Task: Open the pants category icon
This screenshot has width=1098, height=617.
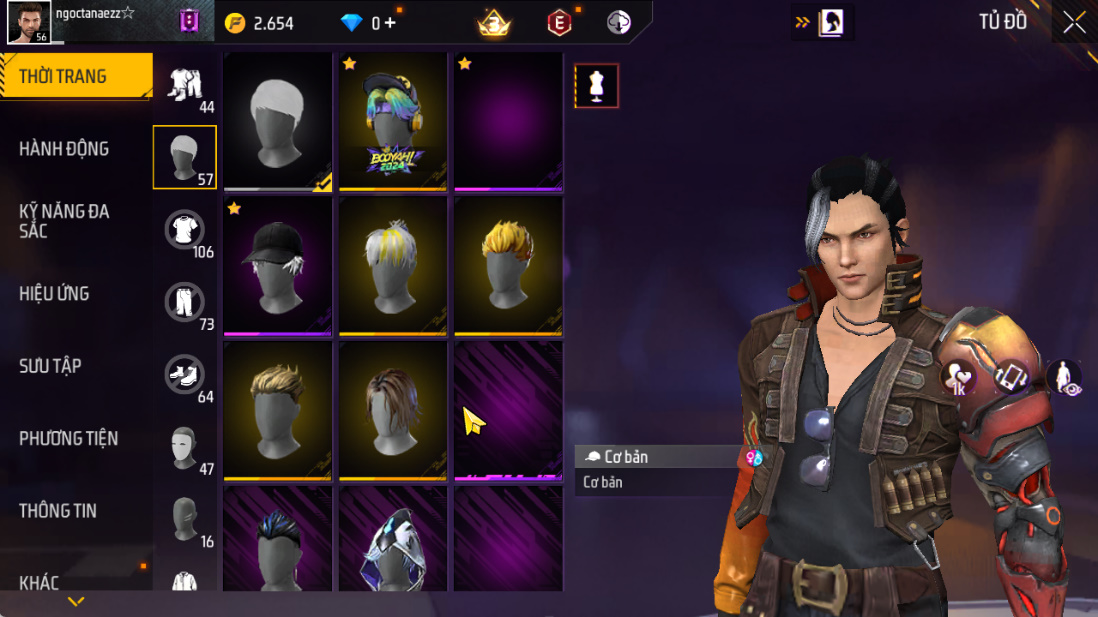Action: tap(184, 302)
